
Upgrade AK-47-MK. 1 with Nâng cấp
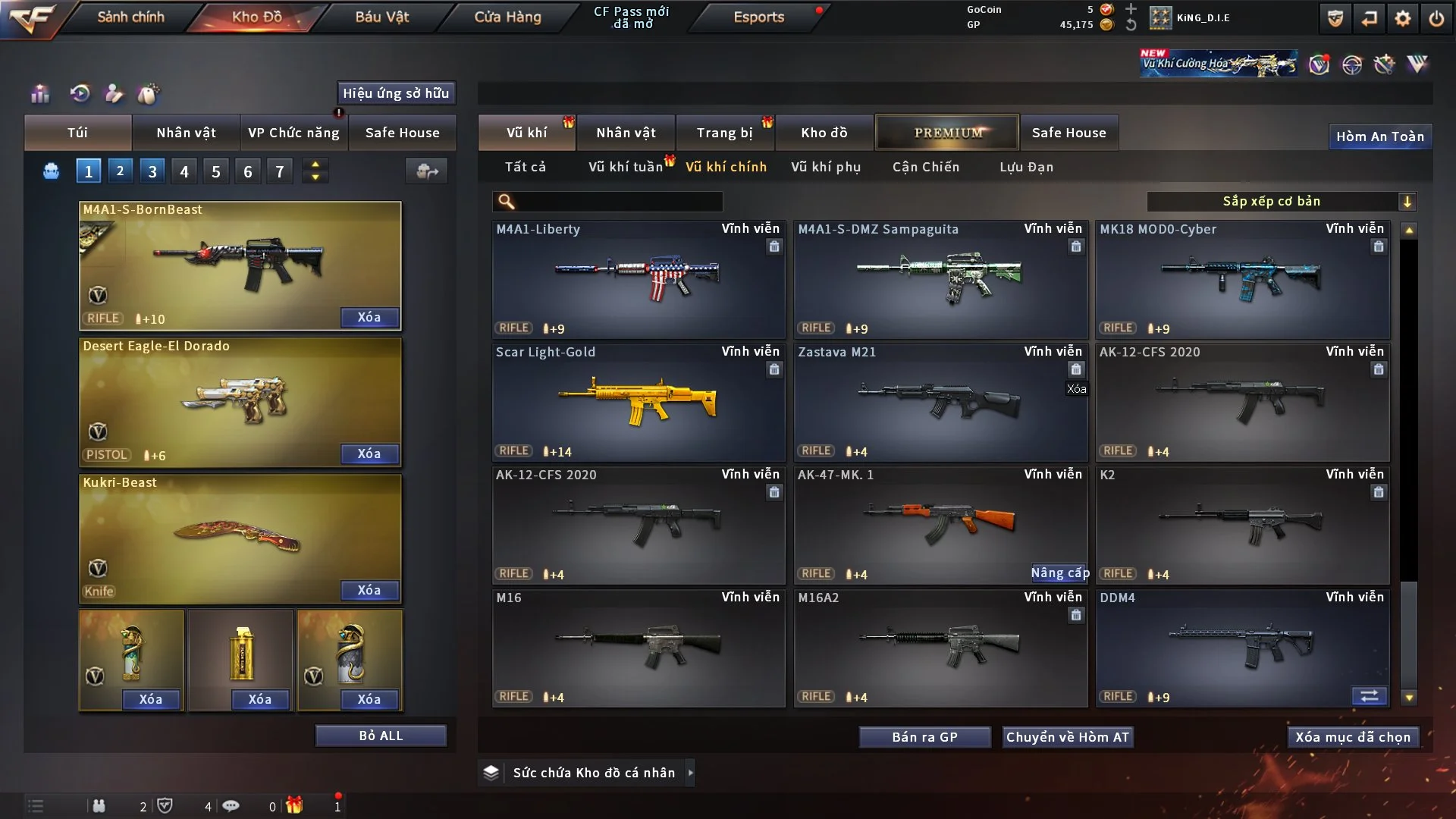1059,573
